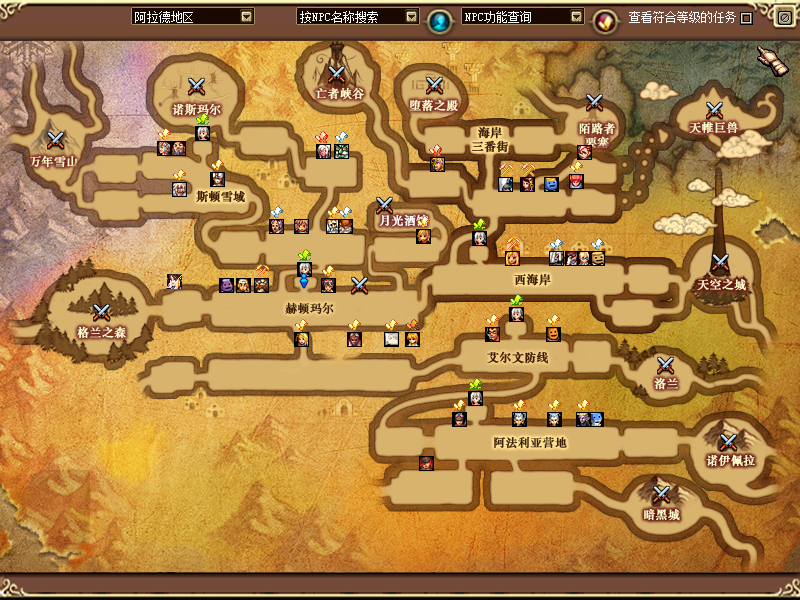Select the 万年雪山 dungeon marker
800x600 pixels.
pos(56,140)
